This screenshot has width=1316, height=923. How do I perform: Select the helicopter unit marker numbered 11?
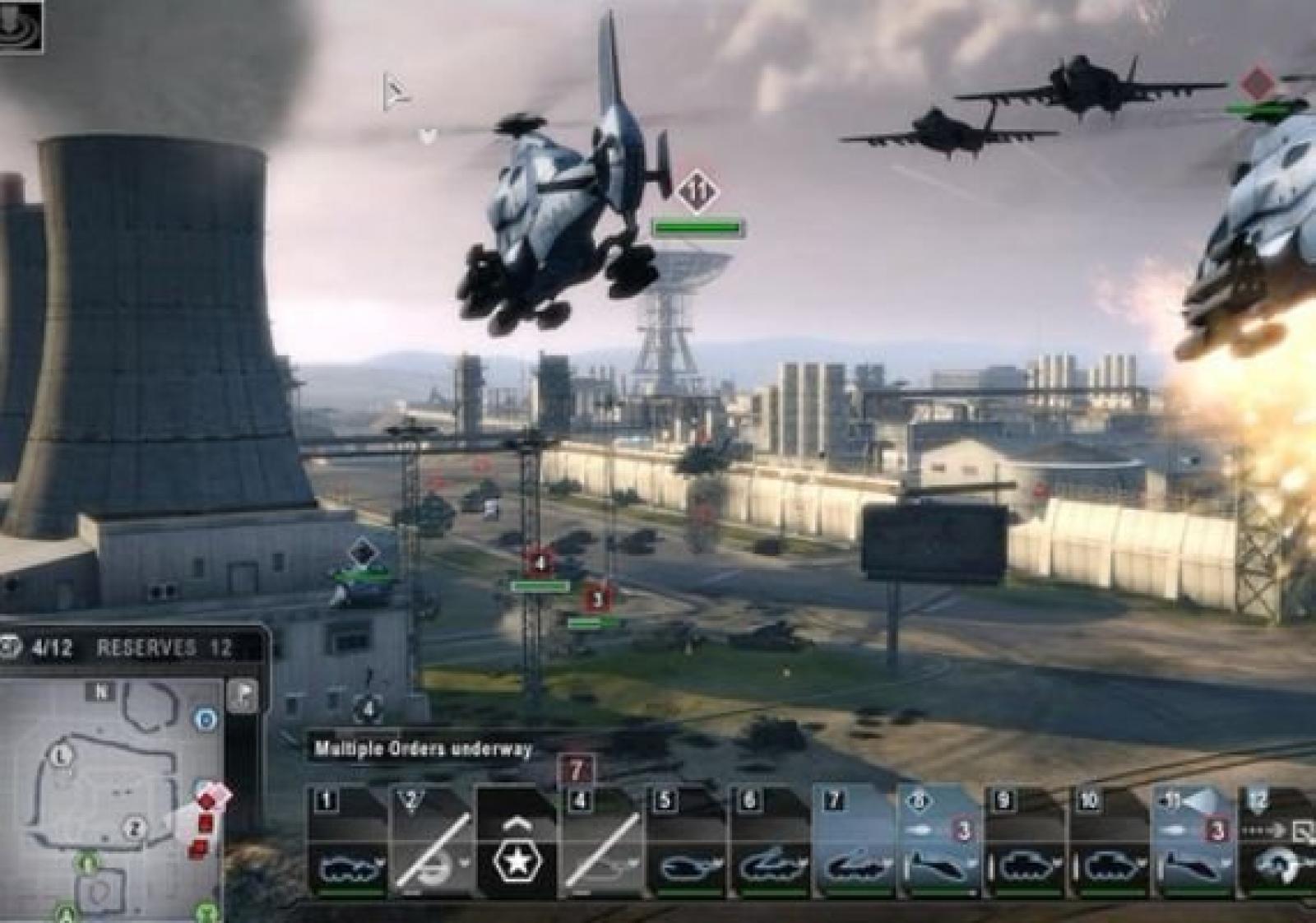coord(697,192)
